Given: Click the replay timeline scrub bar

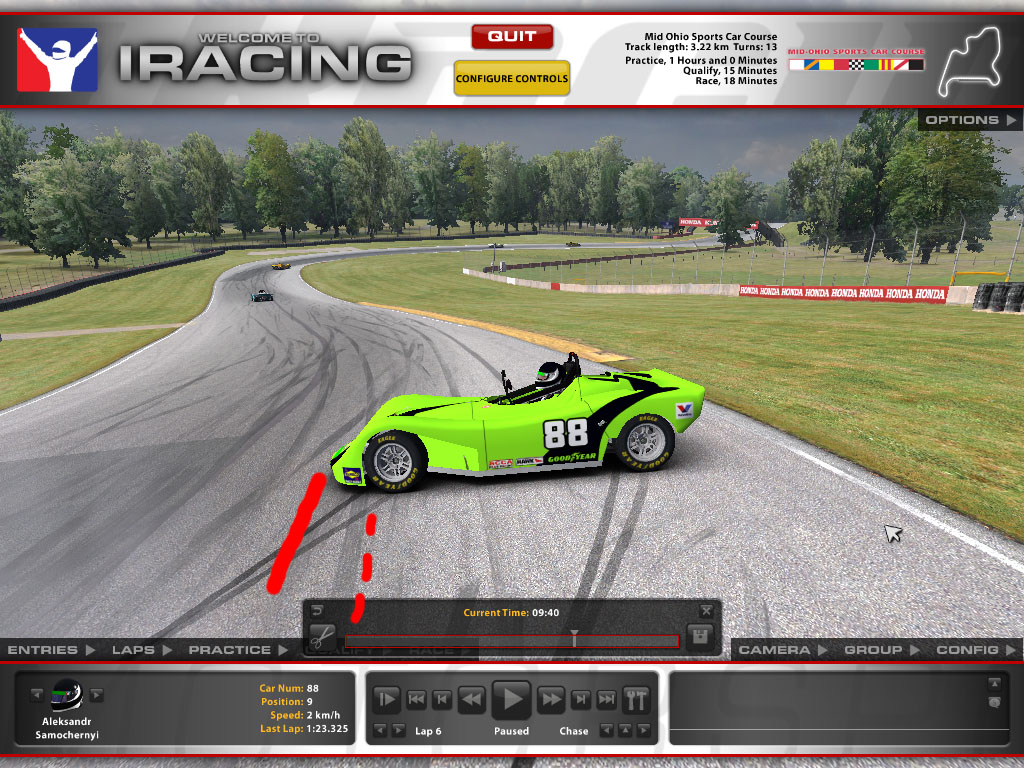Looking at the screenshot, I should [510, 640].
